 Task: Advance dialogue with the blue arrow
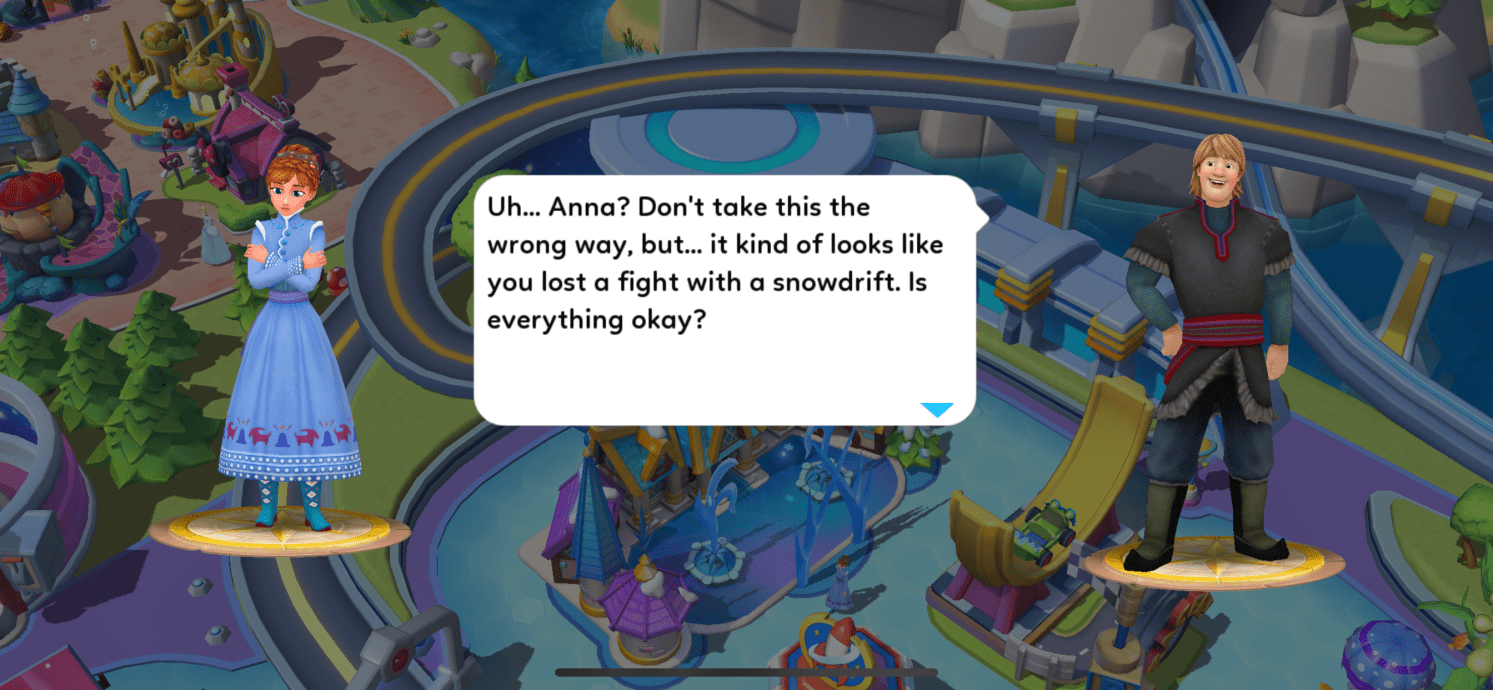tap(936, 410)
